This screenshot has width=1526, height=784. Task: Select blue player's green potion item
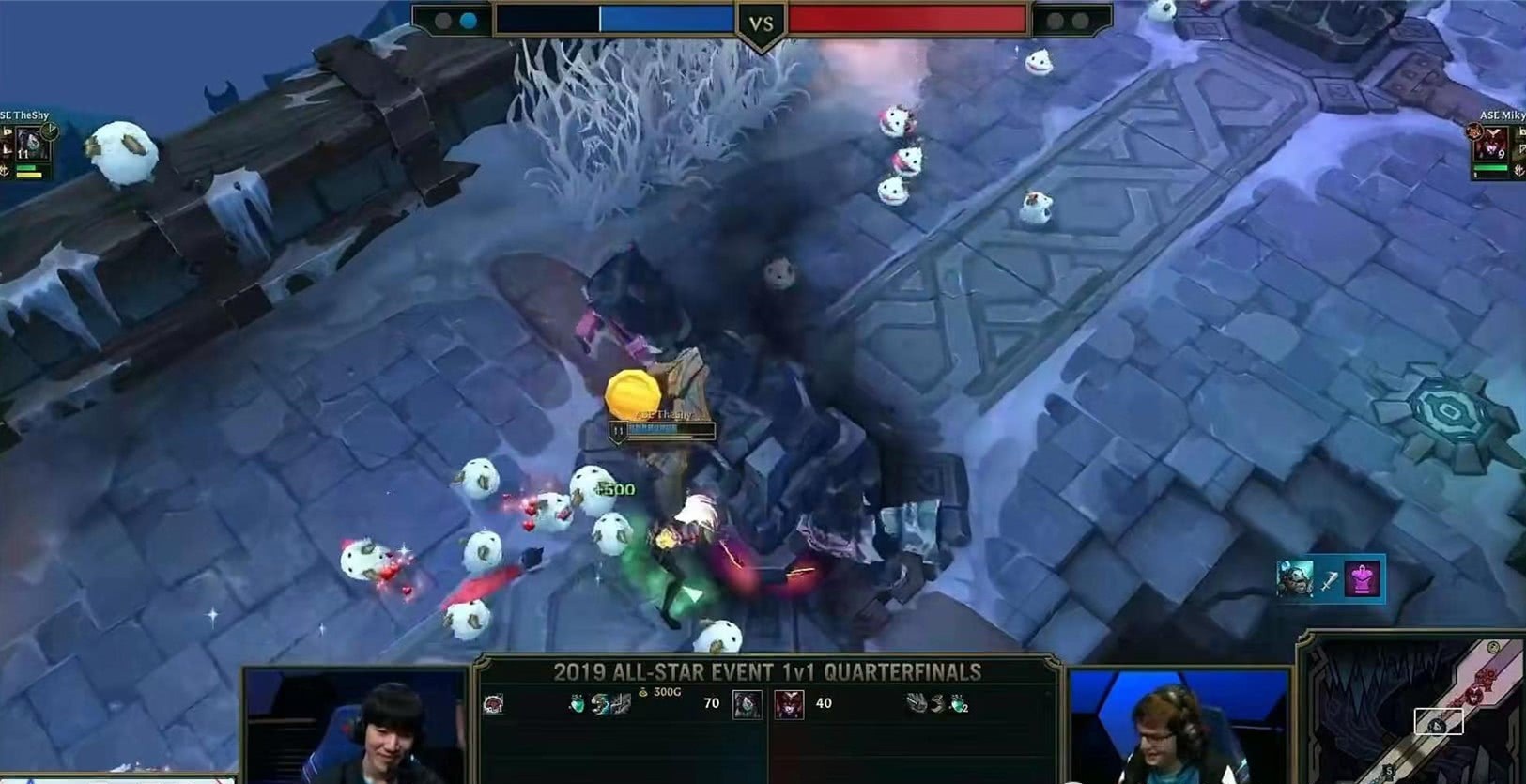pyautogui.click(x=578, y=703)
